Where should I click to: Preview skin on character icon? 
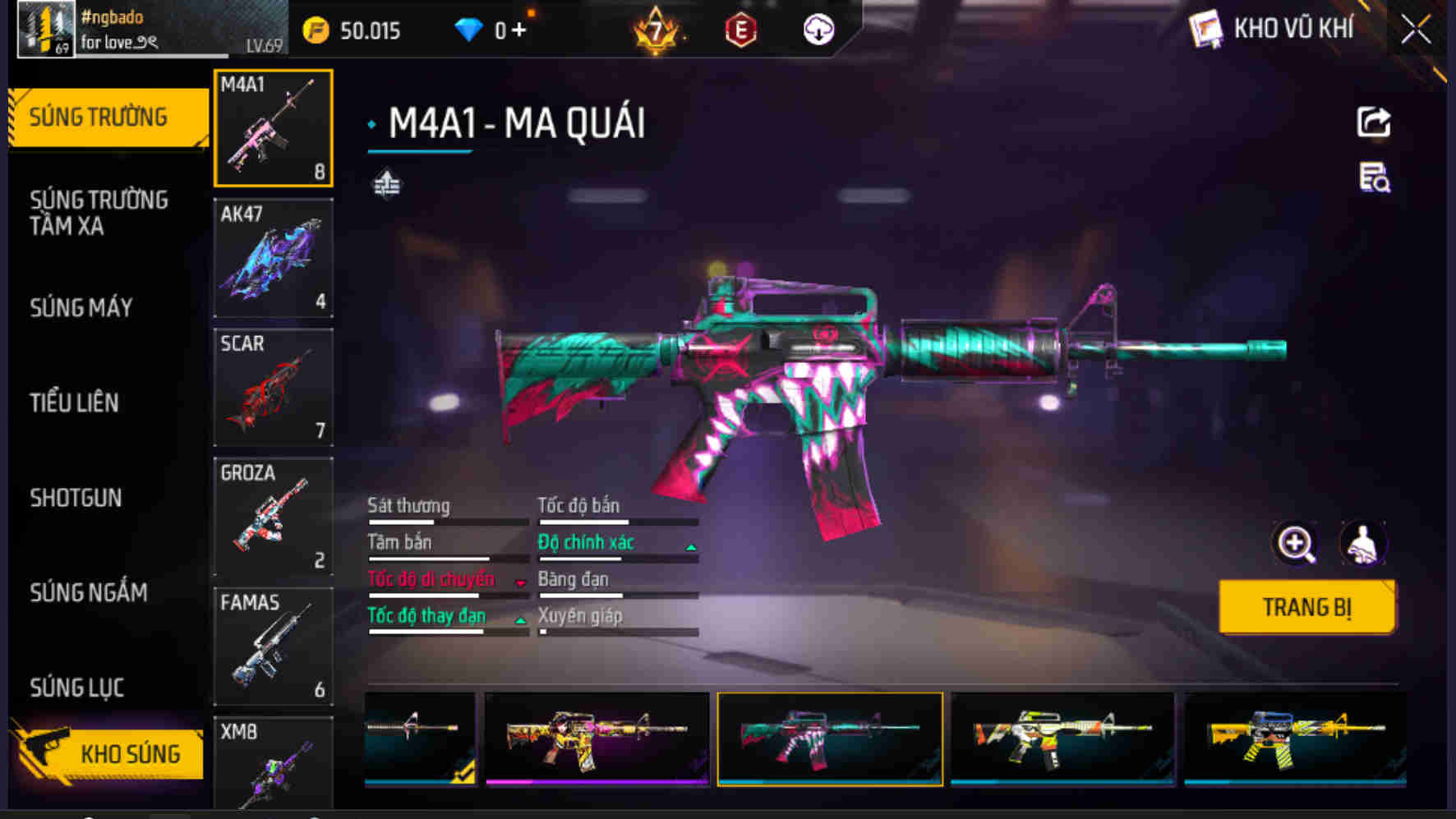tap(1363, 544)
